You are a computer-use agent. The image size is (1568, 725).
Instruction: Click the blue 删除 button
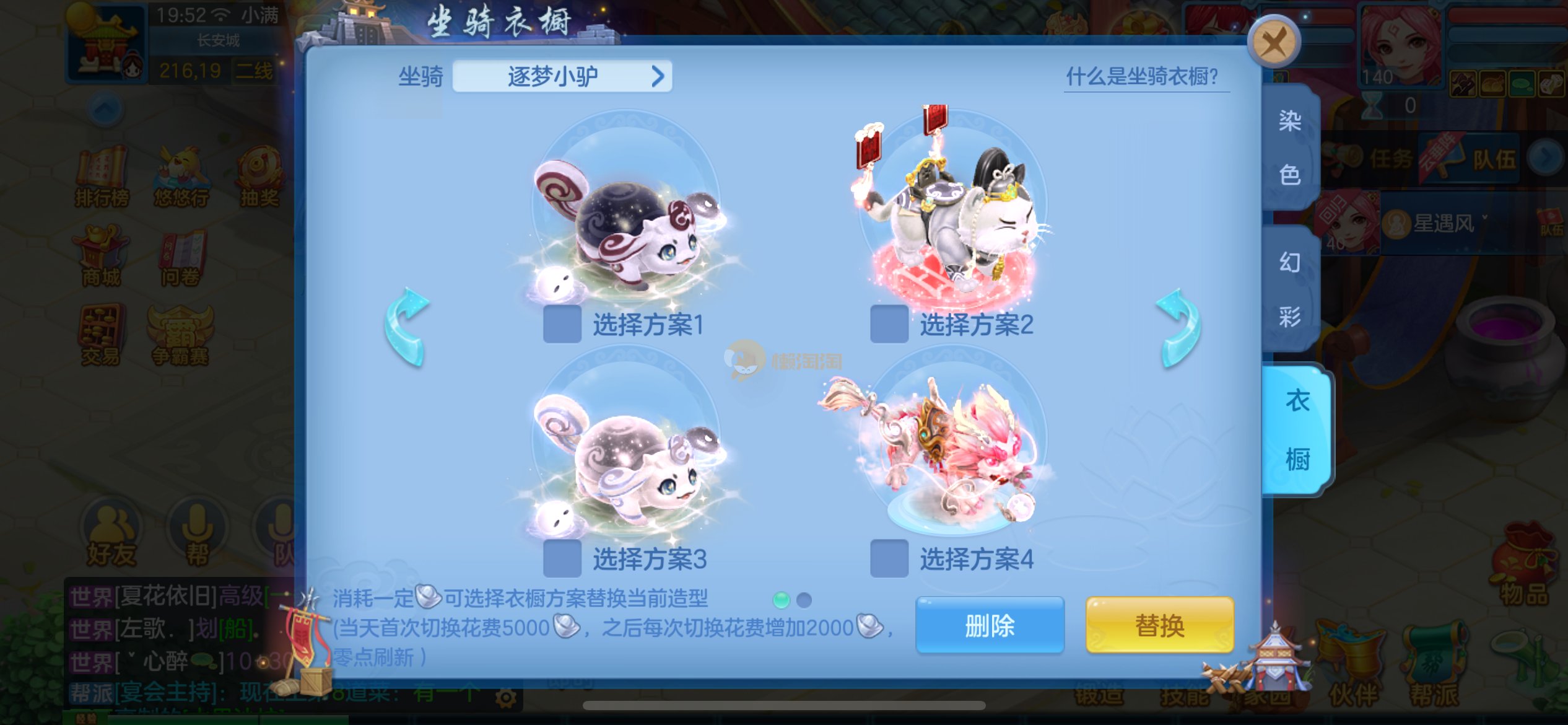[x=989, y=625]
